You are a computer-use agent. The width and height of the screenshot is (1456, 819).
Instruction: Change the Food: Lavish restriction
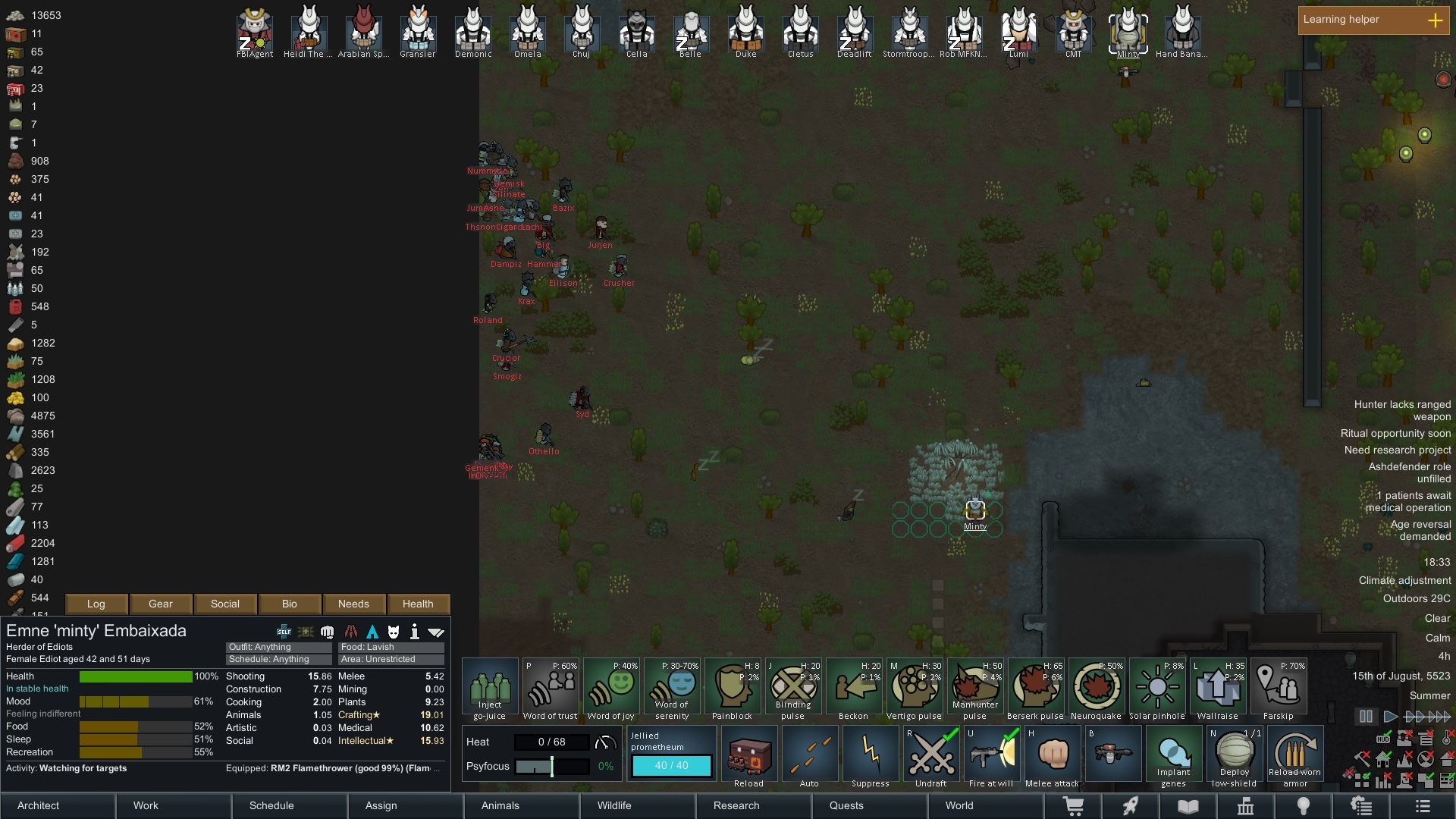click(x=390, y=647)
